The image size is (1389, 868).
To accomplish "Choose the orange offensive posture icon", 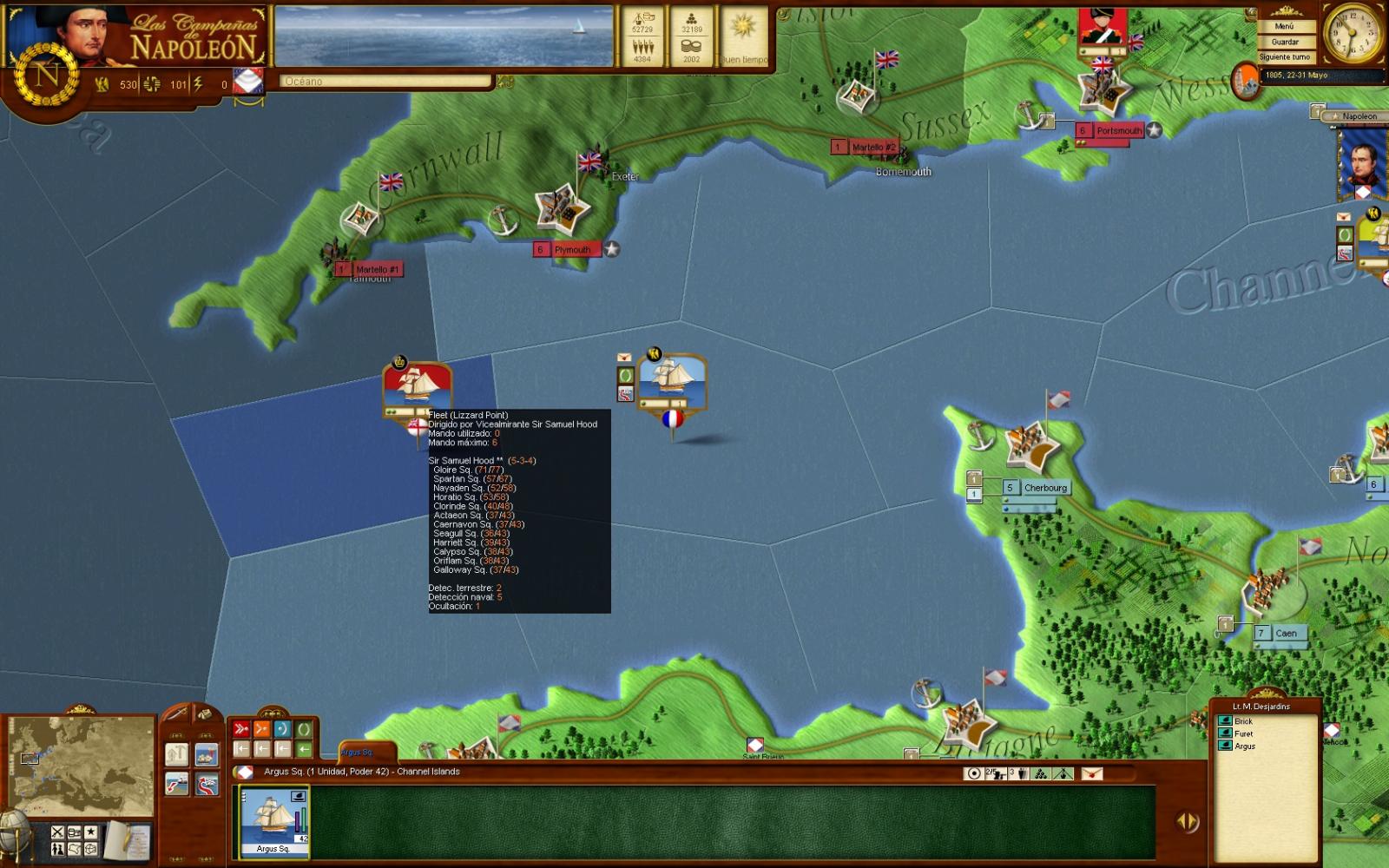I will click(261, 729).
